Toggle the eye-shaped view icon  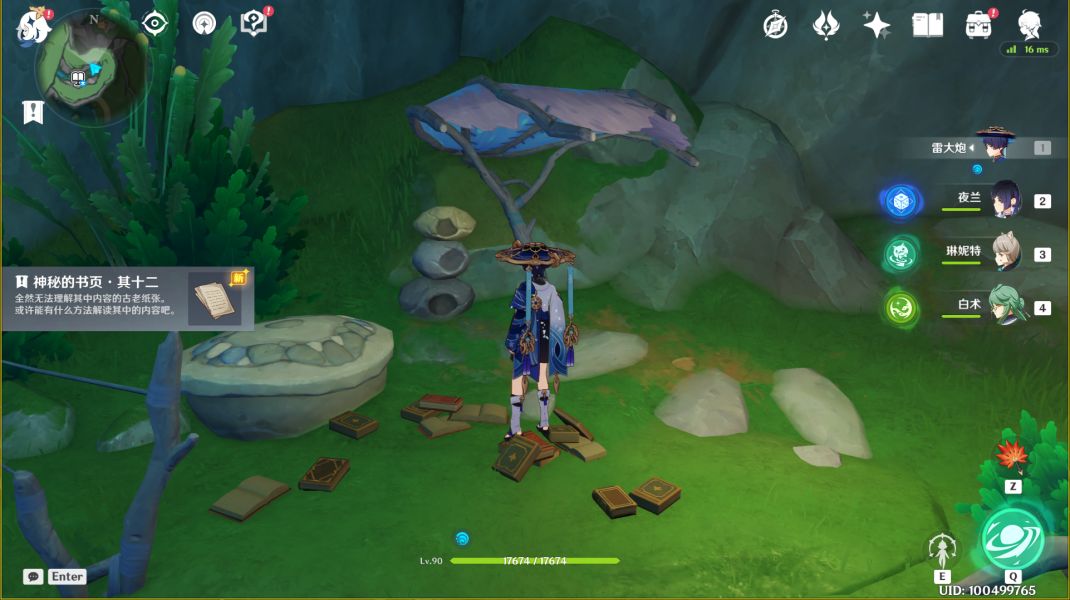pyautogui.click(x=155, y=23)
